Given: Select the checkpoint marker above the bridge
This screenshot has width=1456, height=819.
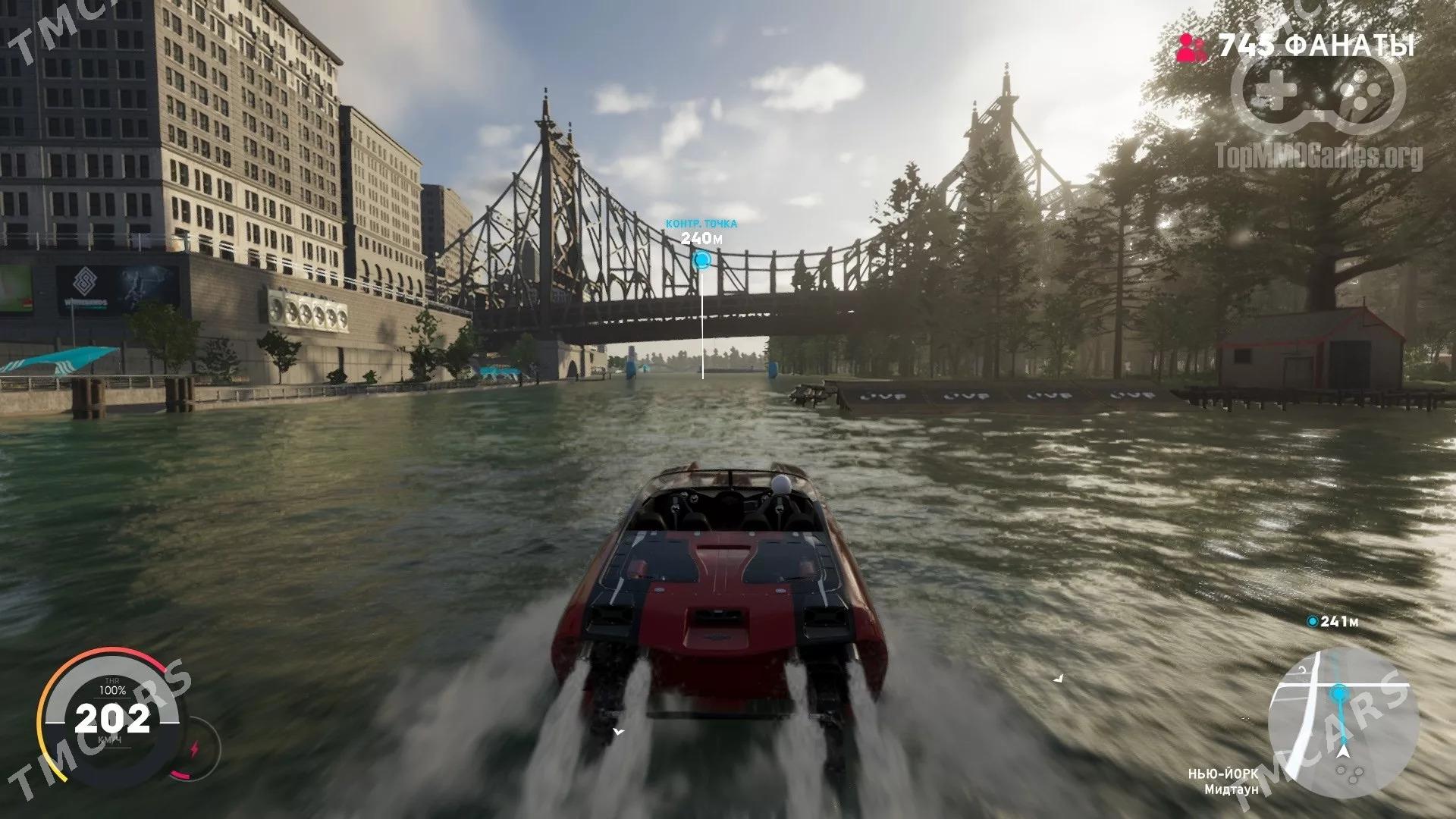Looking at the screenshot, I should tap(702, 261).
